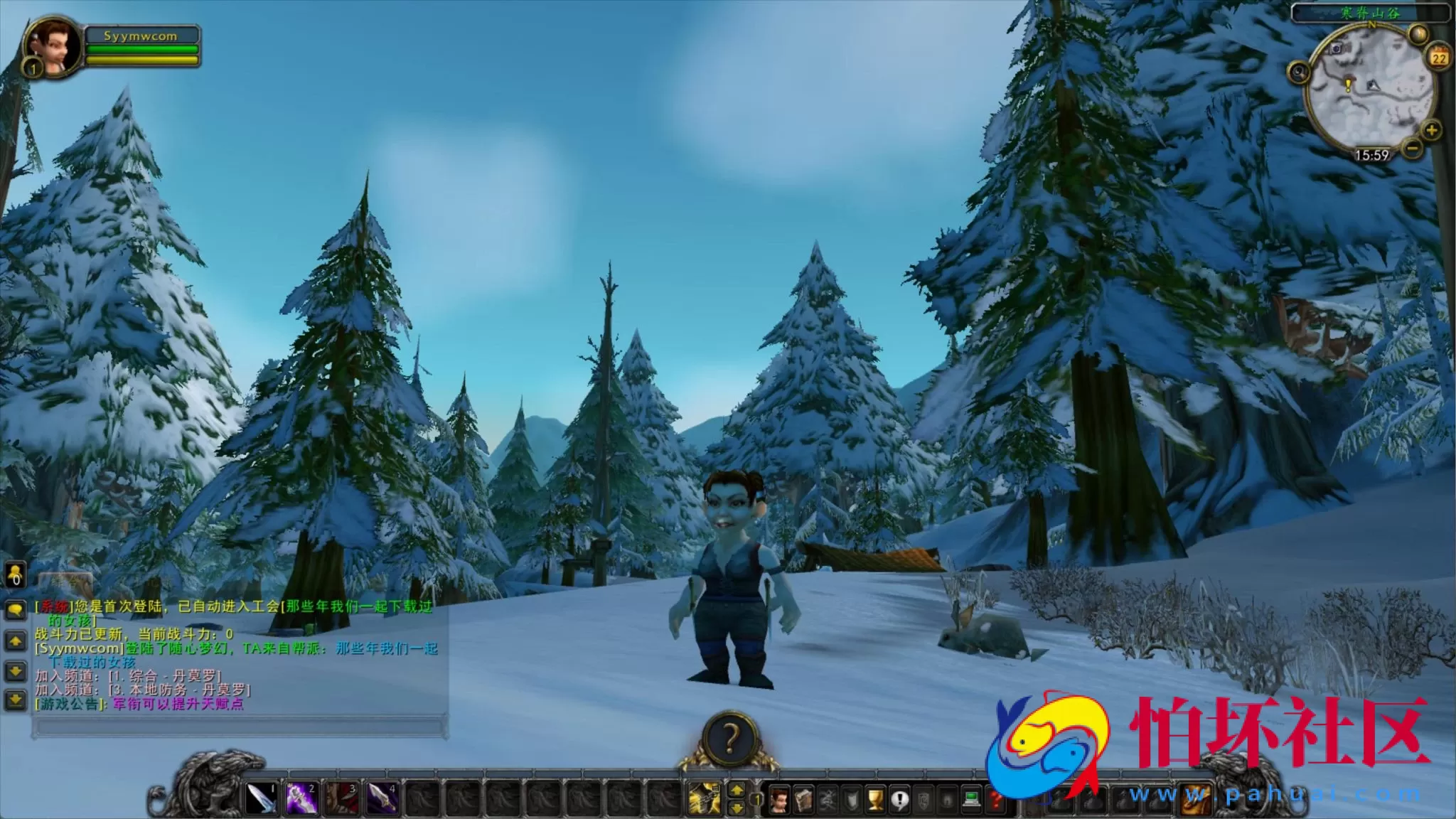The image size is (1456, 819).
Task: Open the quest log exclamation button
Action: pos(899,801)
